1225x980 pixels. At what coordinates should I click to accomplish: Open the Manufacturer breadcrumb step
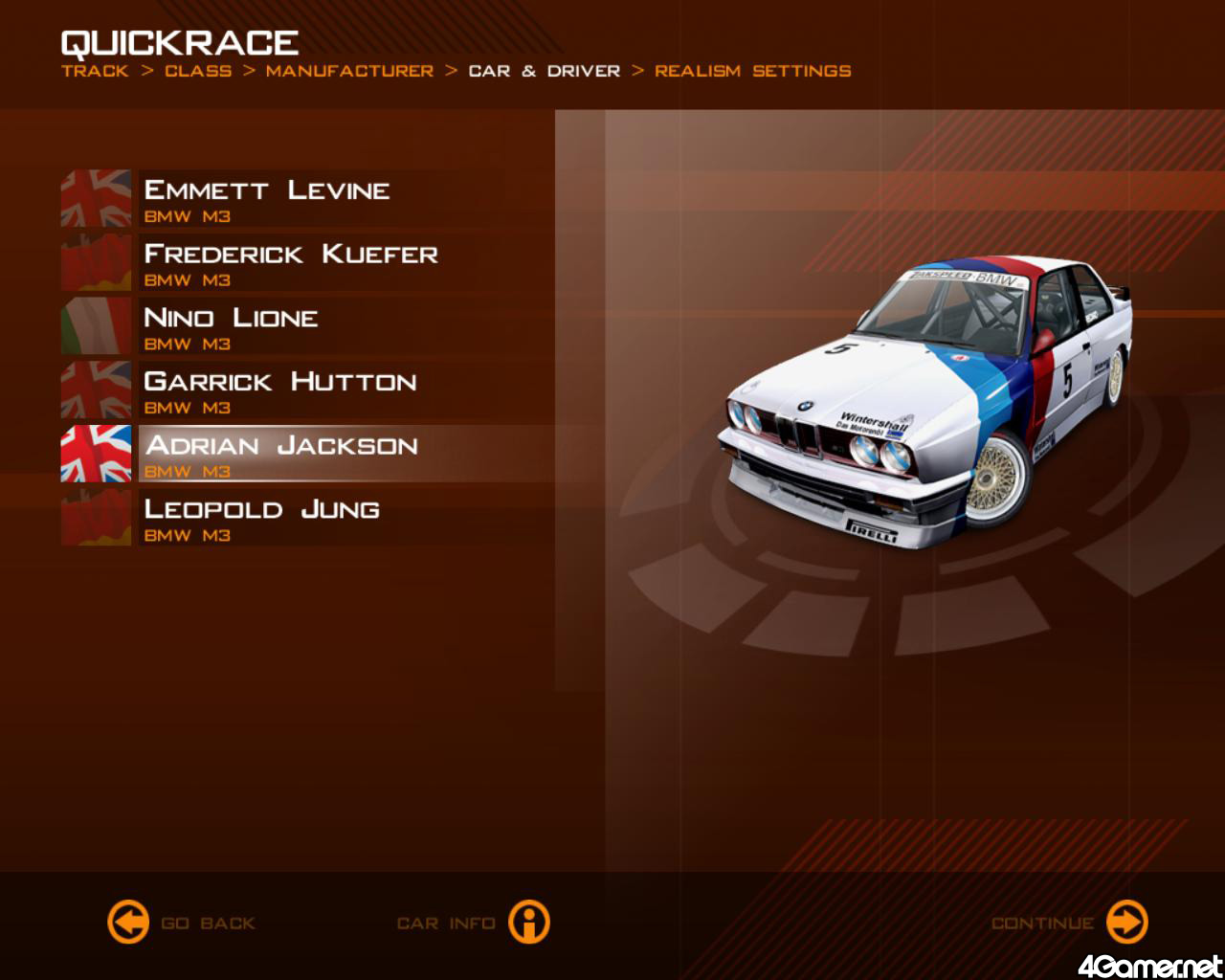click(349, 71)
